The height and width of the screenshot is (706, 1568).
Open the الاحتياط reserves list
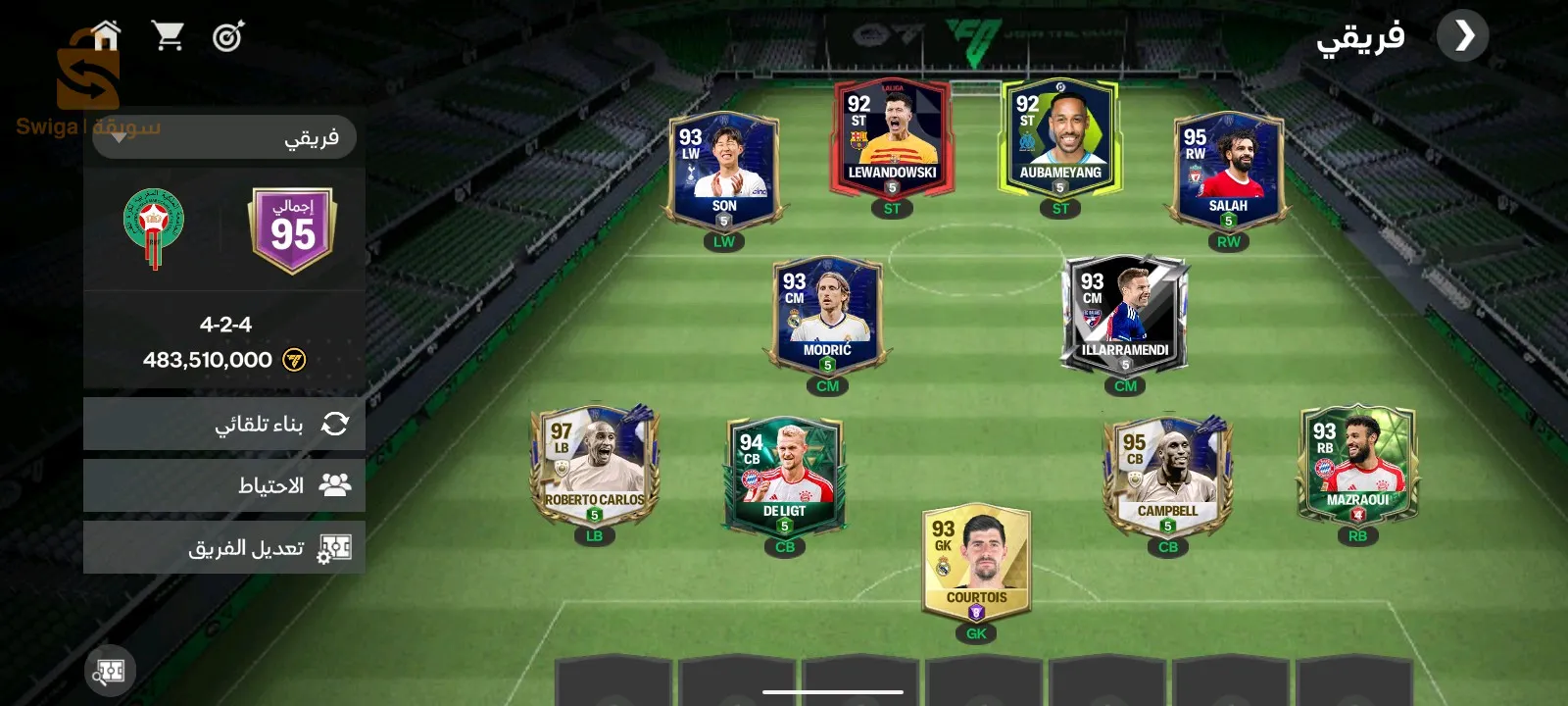(x=224, y=485)
